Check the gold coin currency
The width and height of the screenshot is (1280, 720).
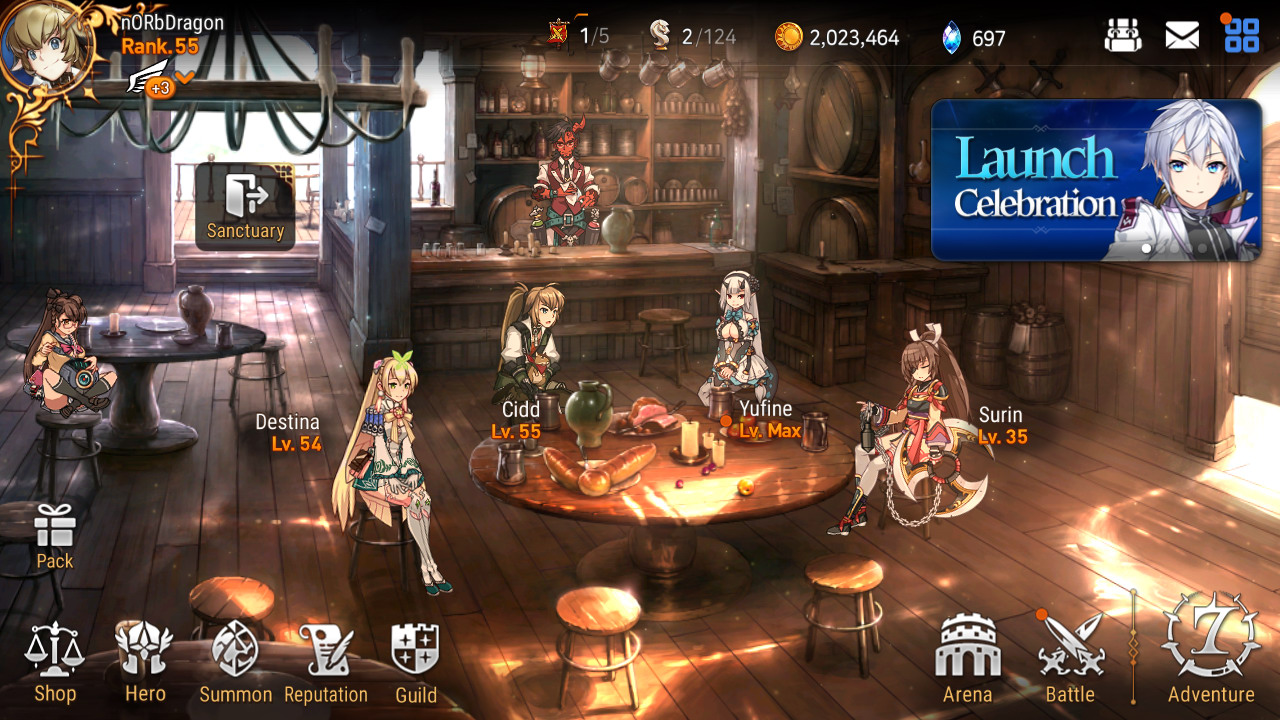837,38
